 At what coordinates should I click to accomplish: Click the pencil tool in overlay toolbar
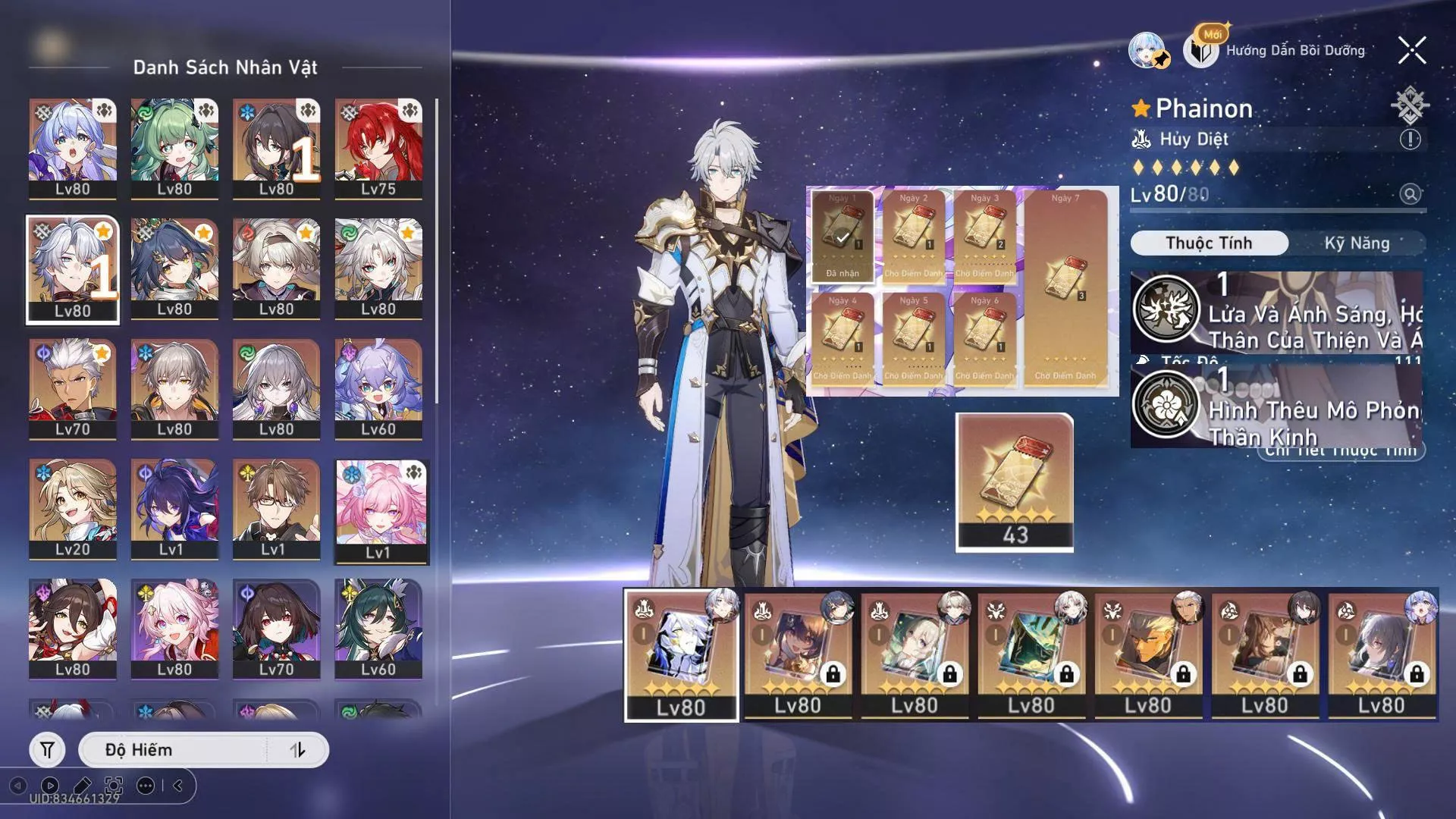coord(82,786)
